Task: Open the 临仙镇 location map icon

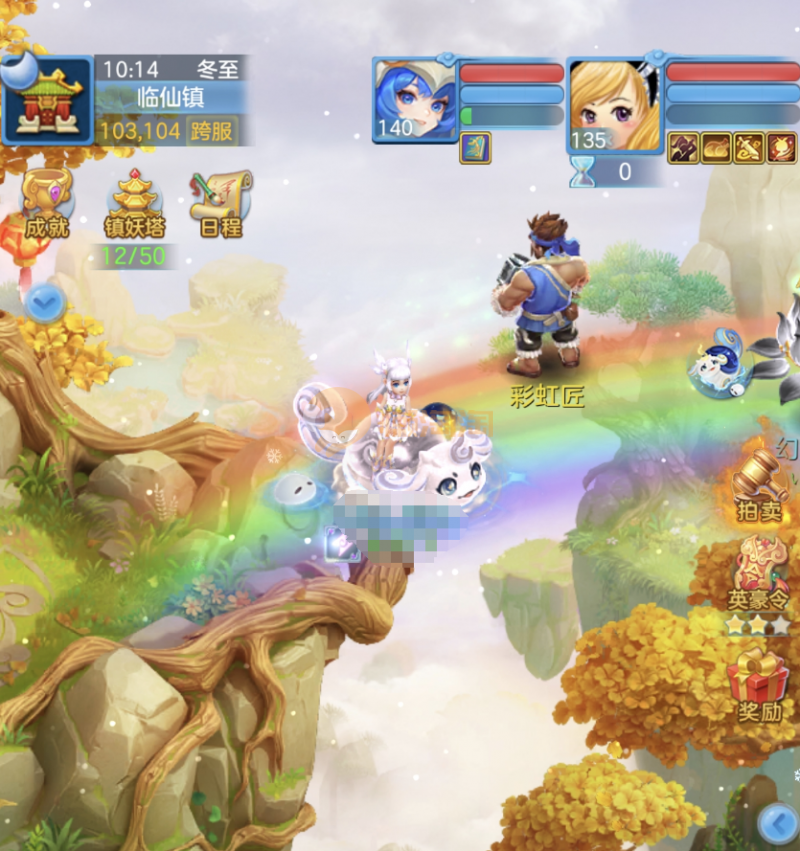Action: (46, 100)
